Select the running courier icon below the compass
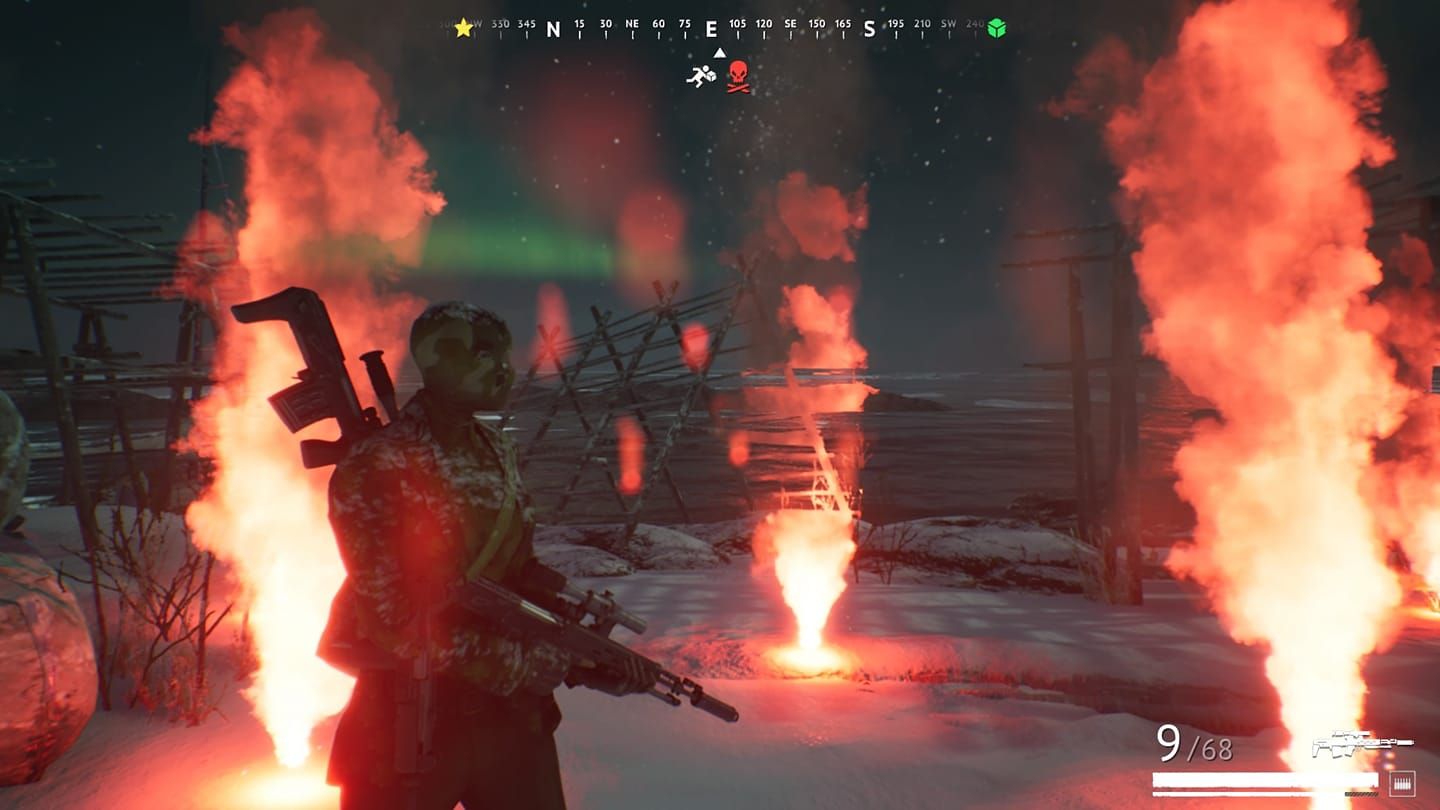Image resolution: width=1440 pixels, height=810 pixels. pyautogui.click(x=701, y=76)
